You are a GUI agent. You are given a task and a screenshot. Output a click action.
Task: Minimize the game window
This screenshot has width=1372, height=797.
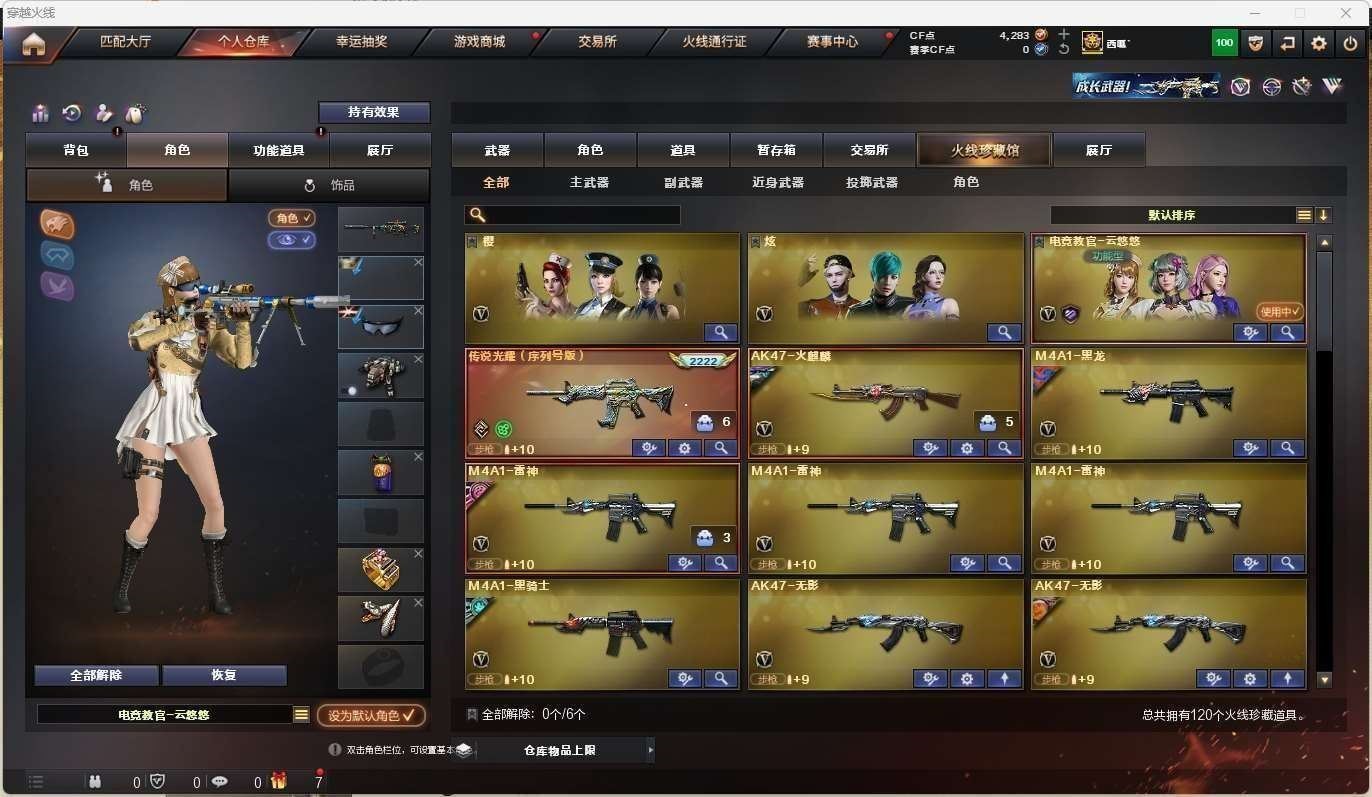[x=1254, y=13]
